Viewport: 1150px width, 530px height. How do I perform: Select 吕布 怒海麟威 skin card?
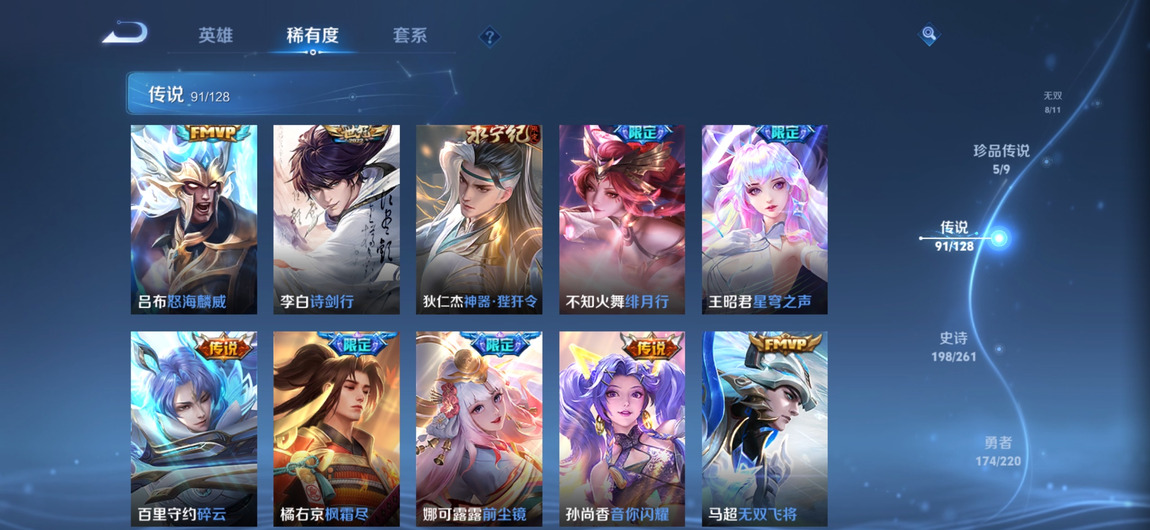[194, 219]
